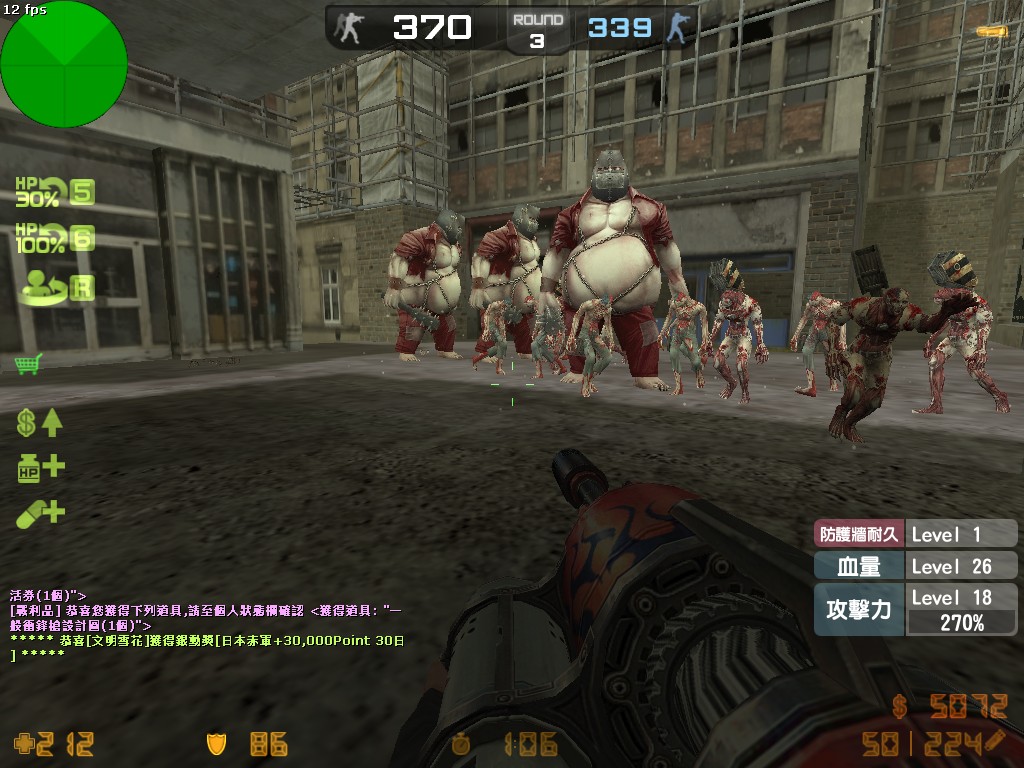Select the 攻擊力 upgrade row
Screen dimensions: 1024x768
[914, 610]
